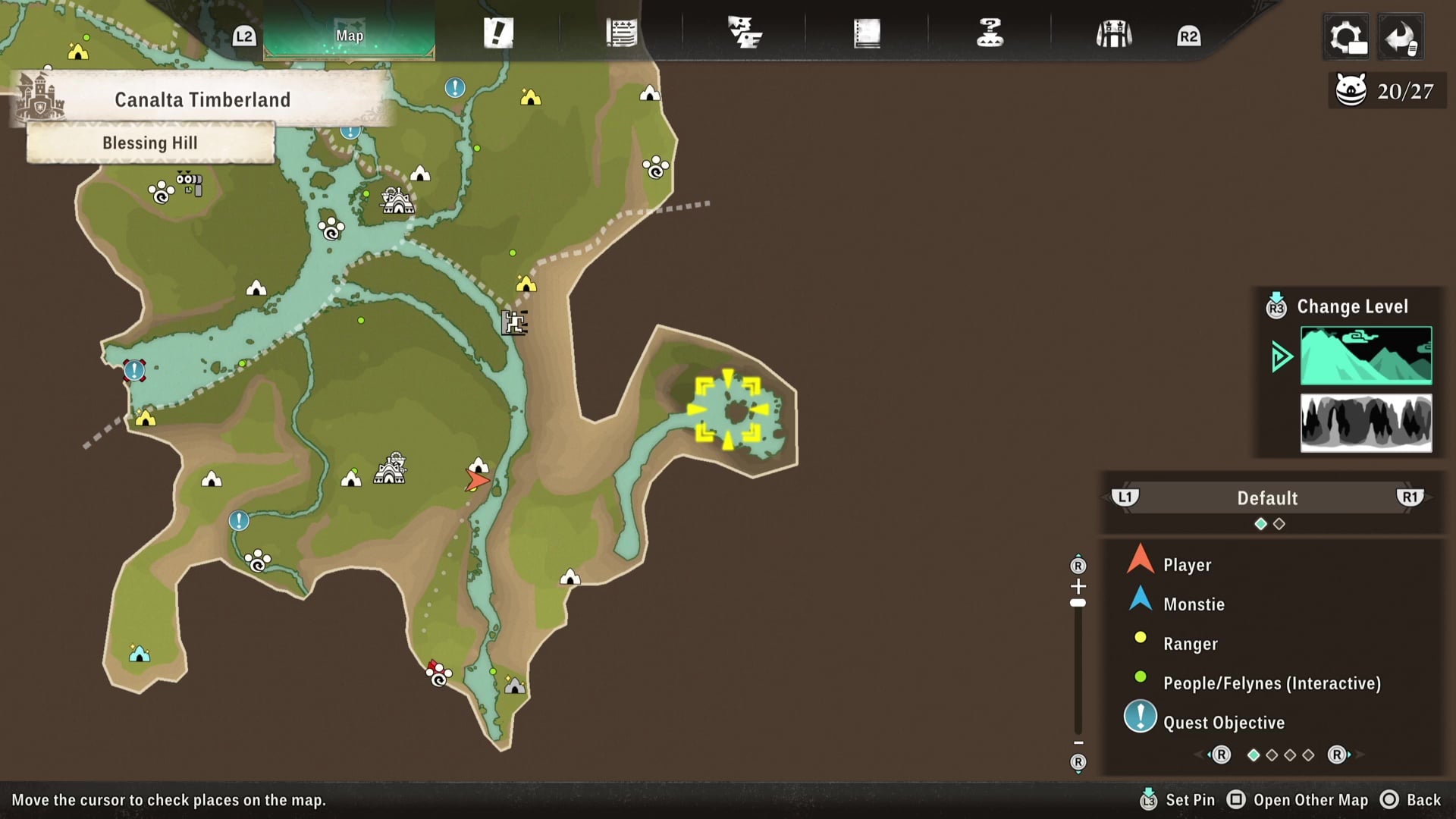Switch to the underground cave level thumbnail
The height and width of the screenshot is (819, 1456).
click(1366, 422)
